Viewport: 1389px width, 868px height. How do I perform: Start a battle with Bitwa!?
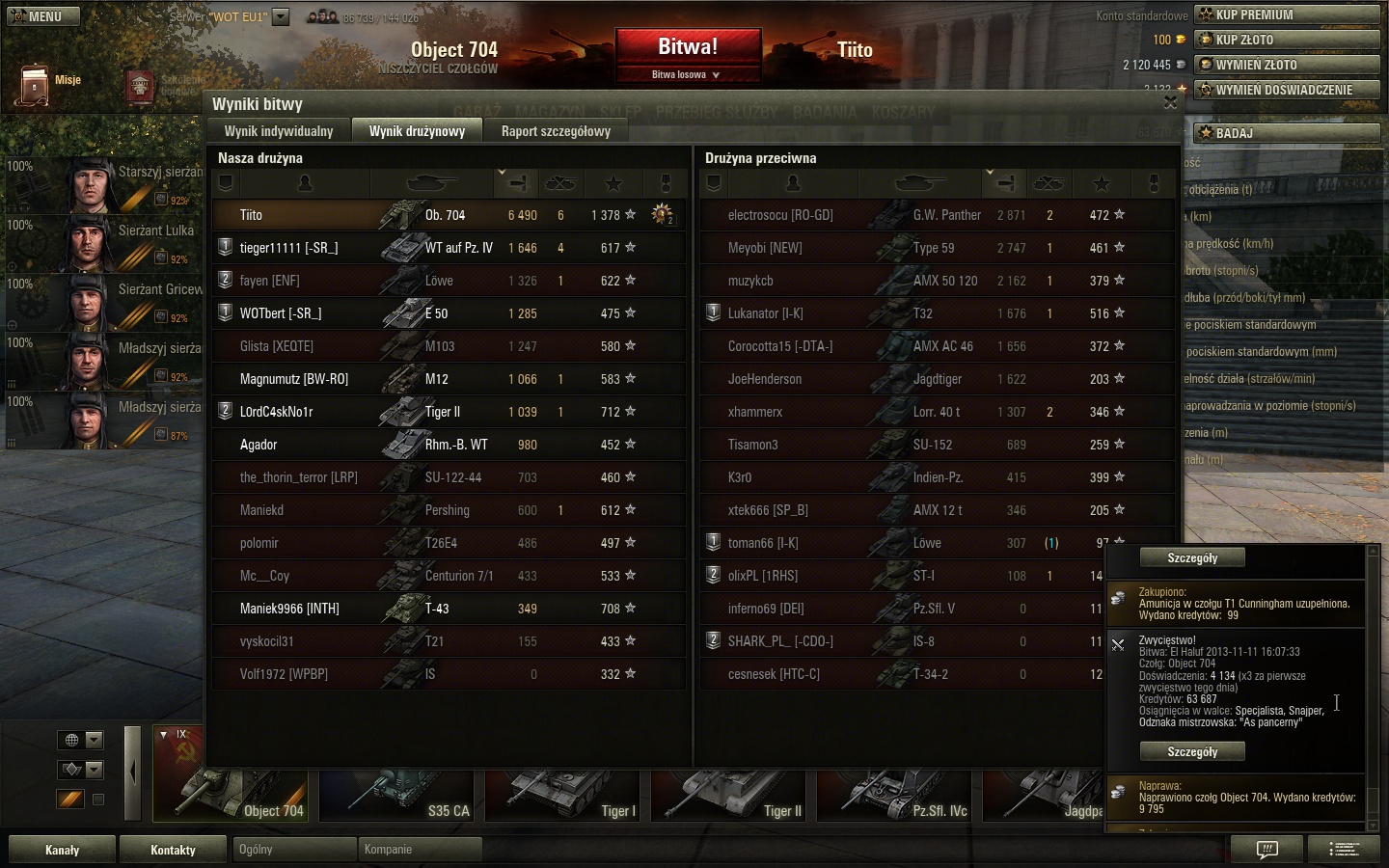coord(688,47)
